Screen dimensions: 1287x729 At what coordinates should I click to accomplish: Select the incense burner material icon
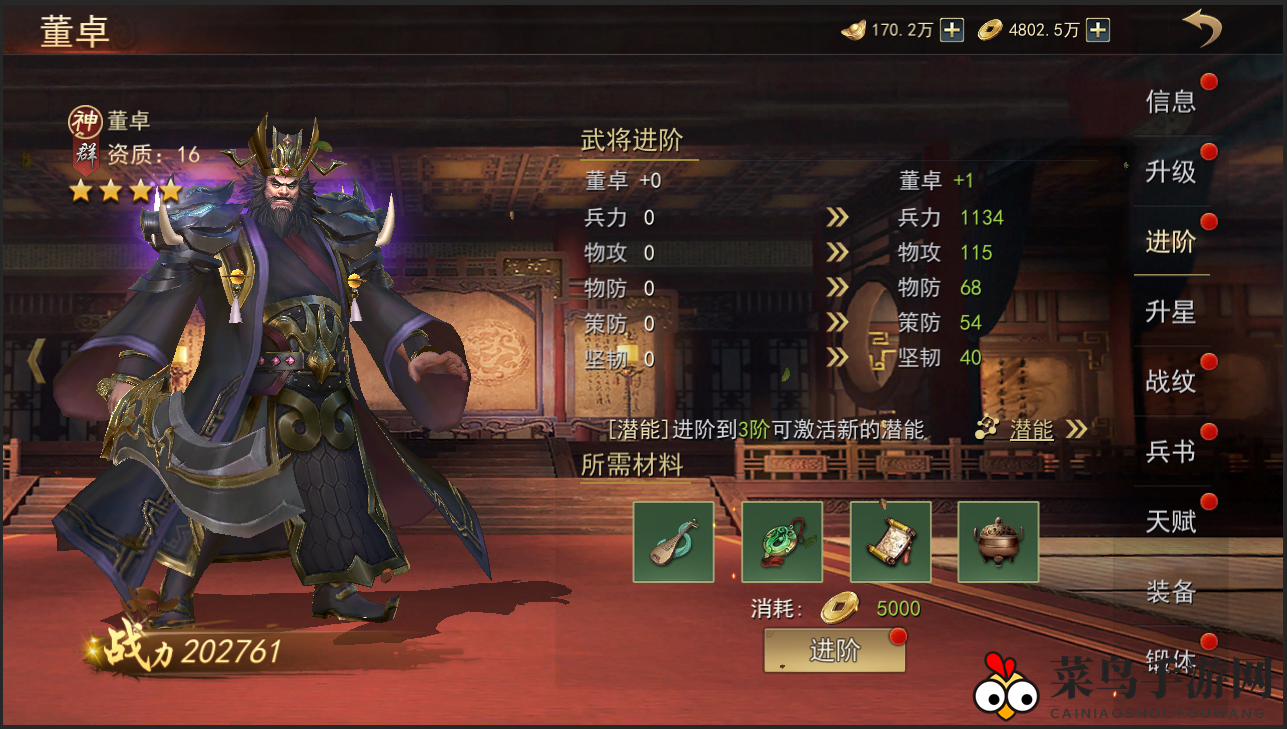(997, 542)
